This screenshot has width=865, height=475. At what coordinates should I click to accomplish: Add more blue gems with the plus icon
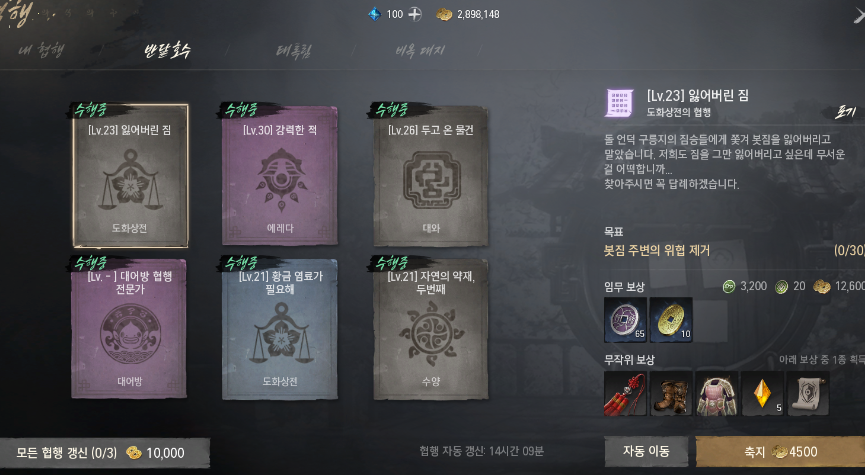coord(416,14)
